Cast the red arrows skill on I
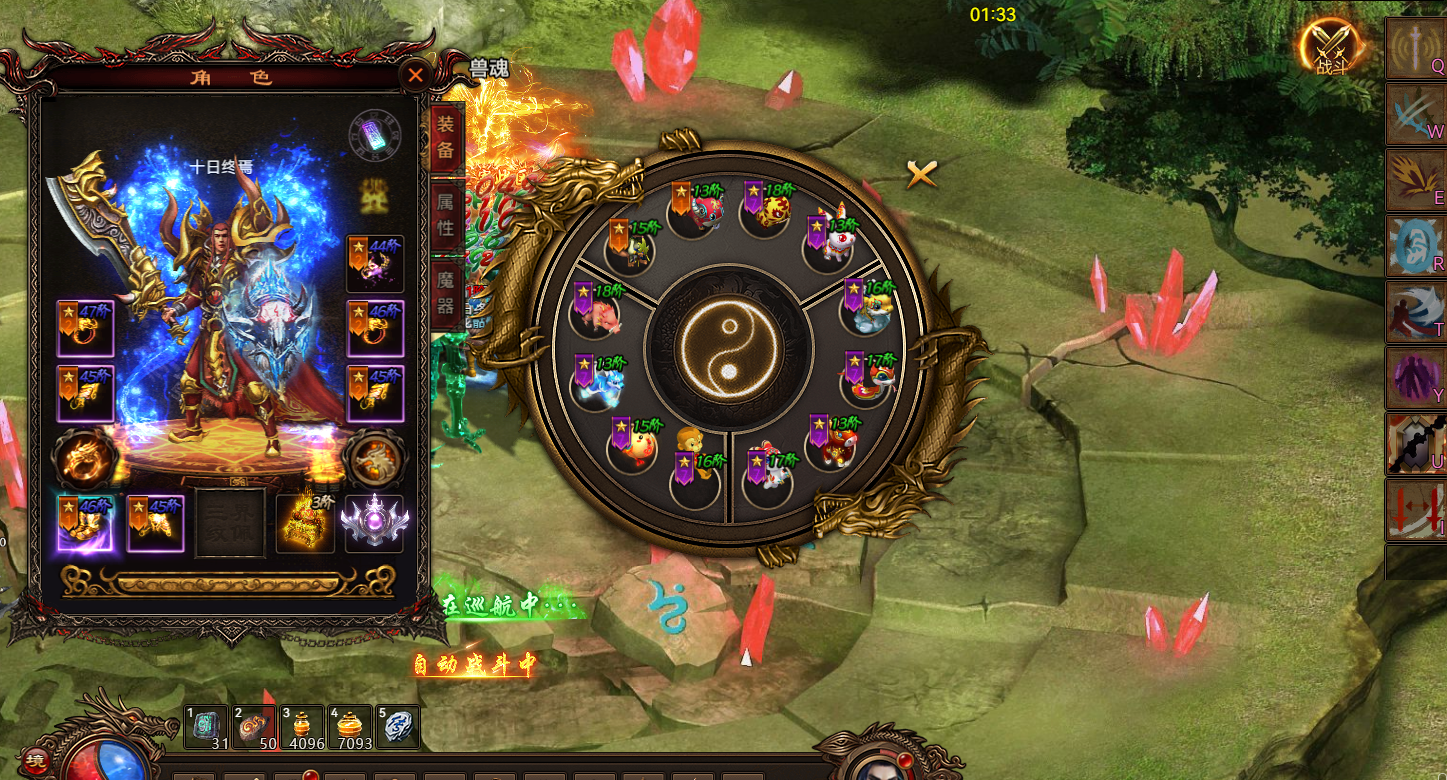The image size is (1447, 780). [x=1415, y=509]
